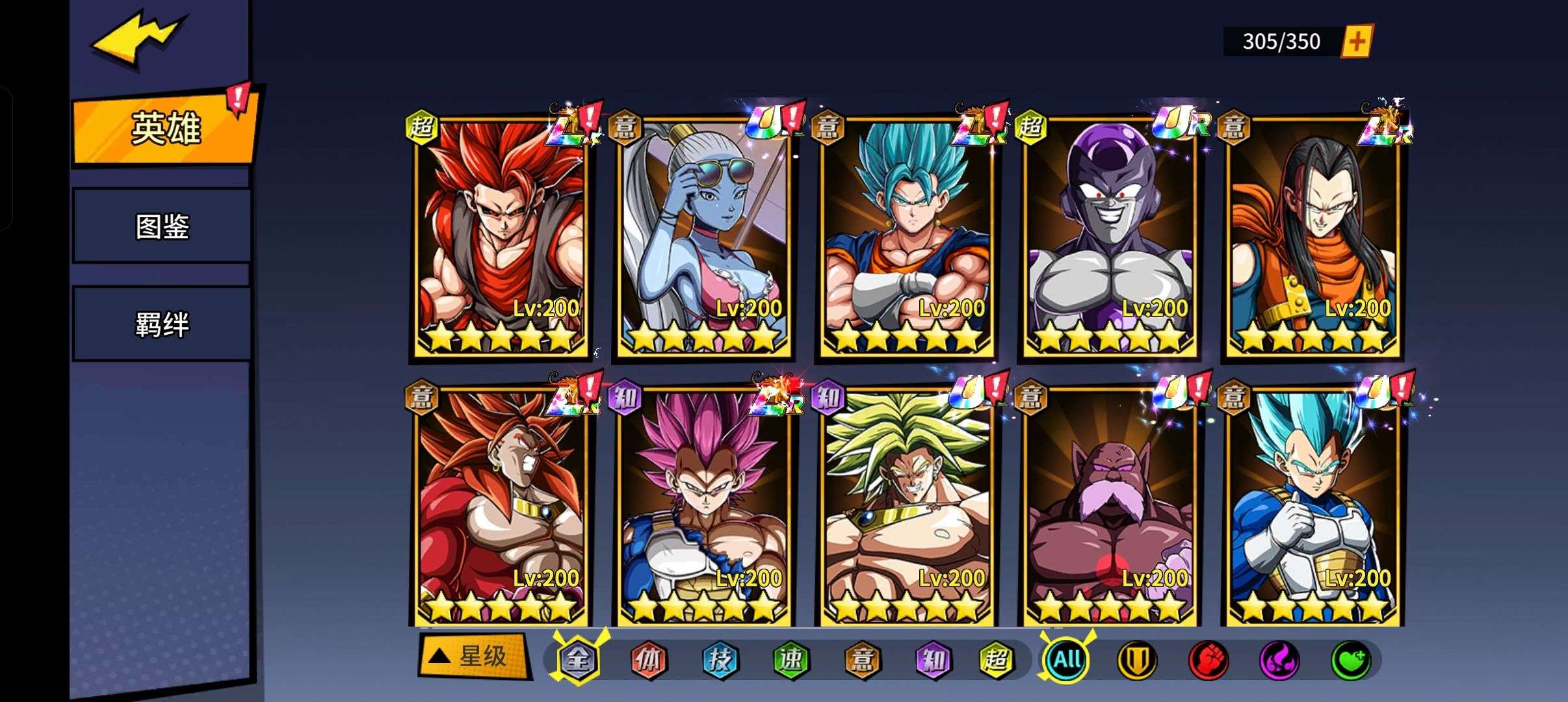Go back with the yellow lightning arrow
1568x702 pixels.
(138, 40)
